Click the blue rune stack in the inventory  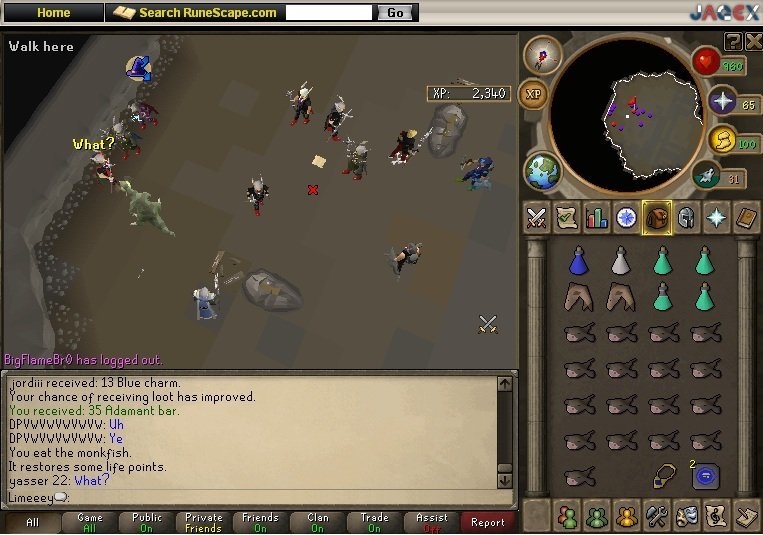(706, 476)
